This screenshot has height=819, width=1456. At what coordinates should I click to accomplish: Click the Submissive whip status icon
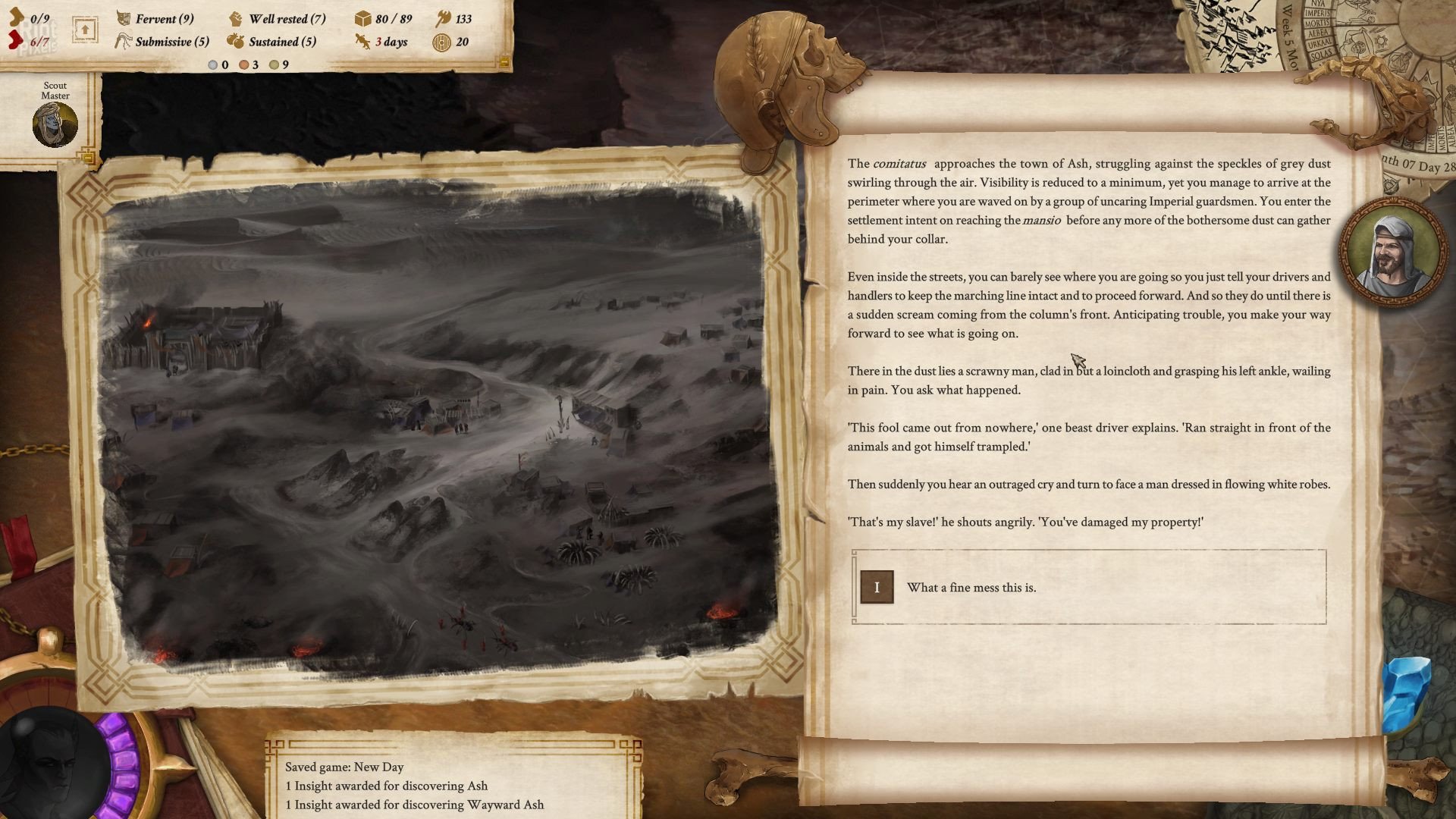click(x=121, y=42)
